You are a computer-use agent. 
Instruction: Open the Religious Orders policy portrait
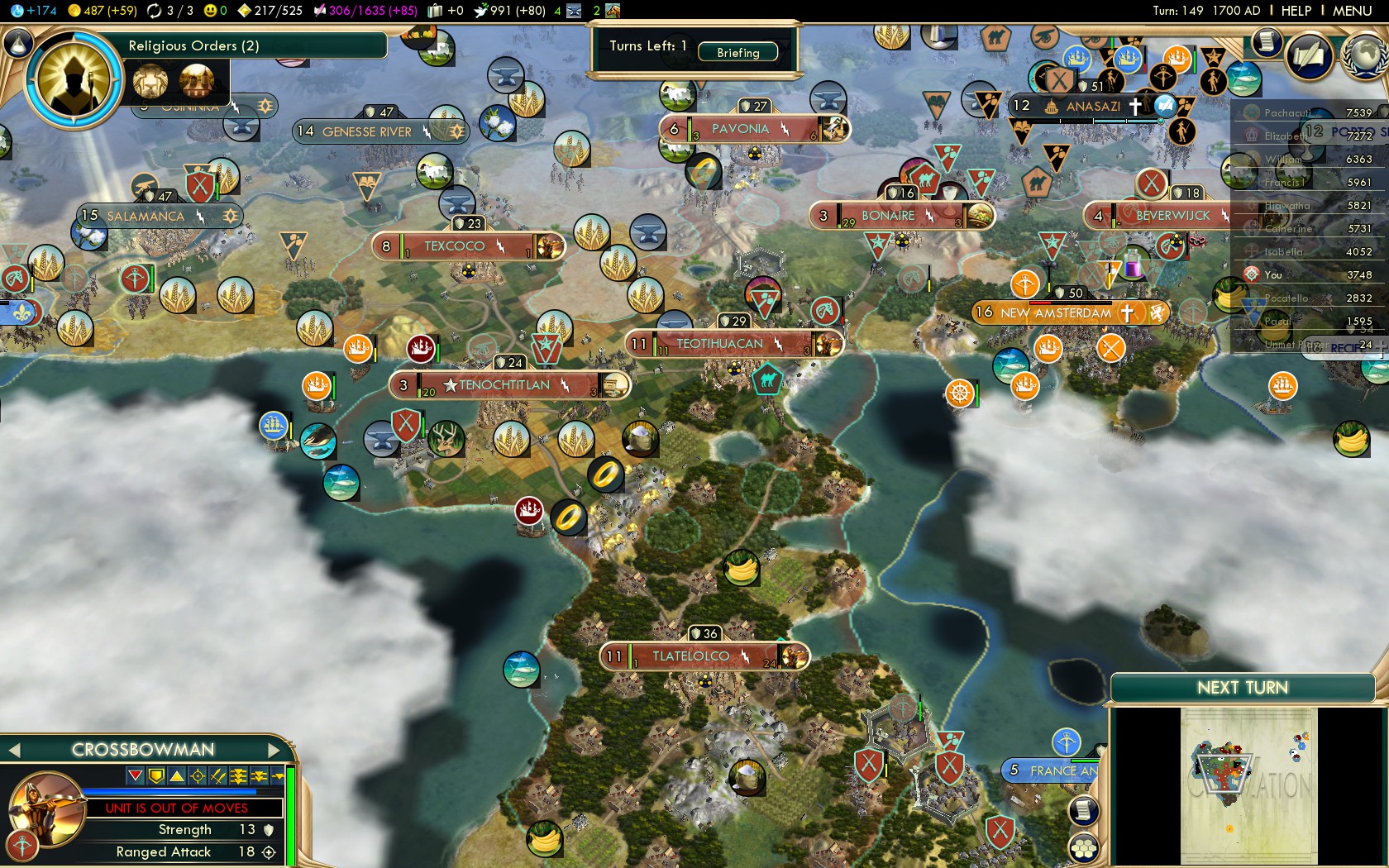[74, 79]
